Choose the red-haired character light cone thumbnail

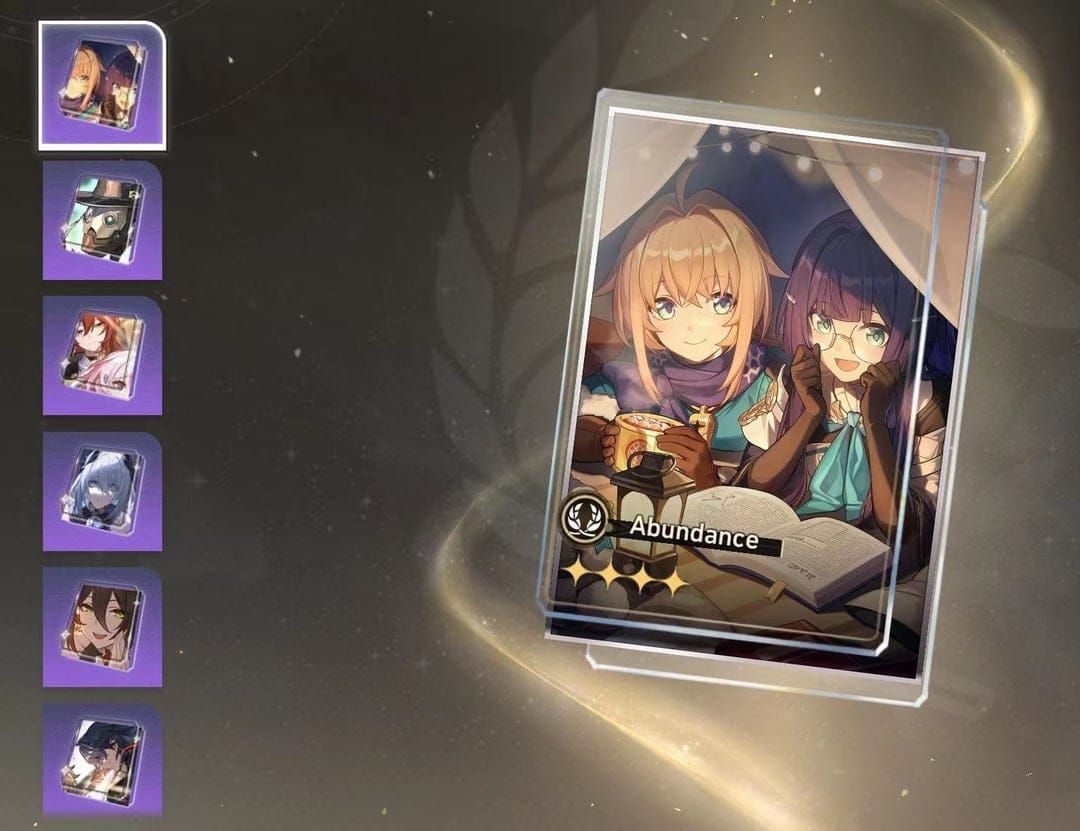click(102, 355)
